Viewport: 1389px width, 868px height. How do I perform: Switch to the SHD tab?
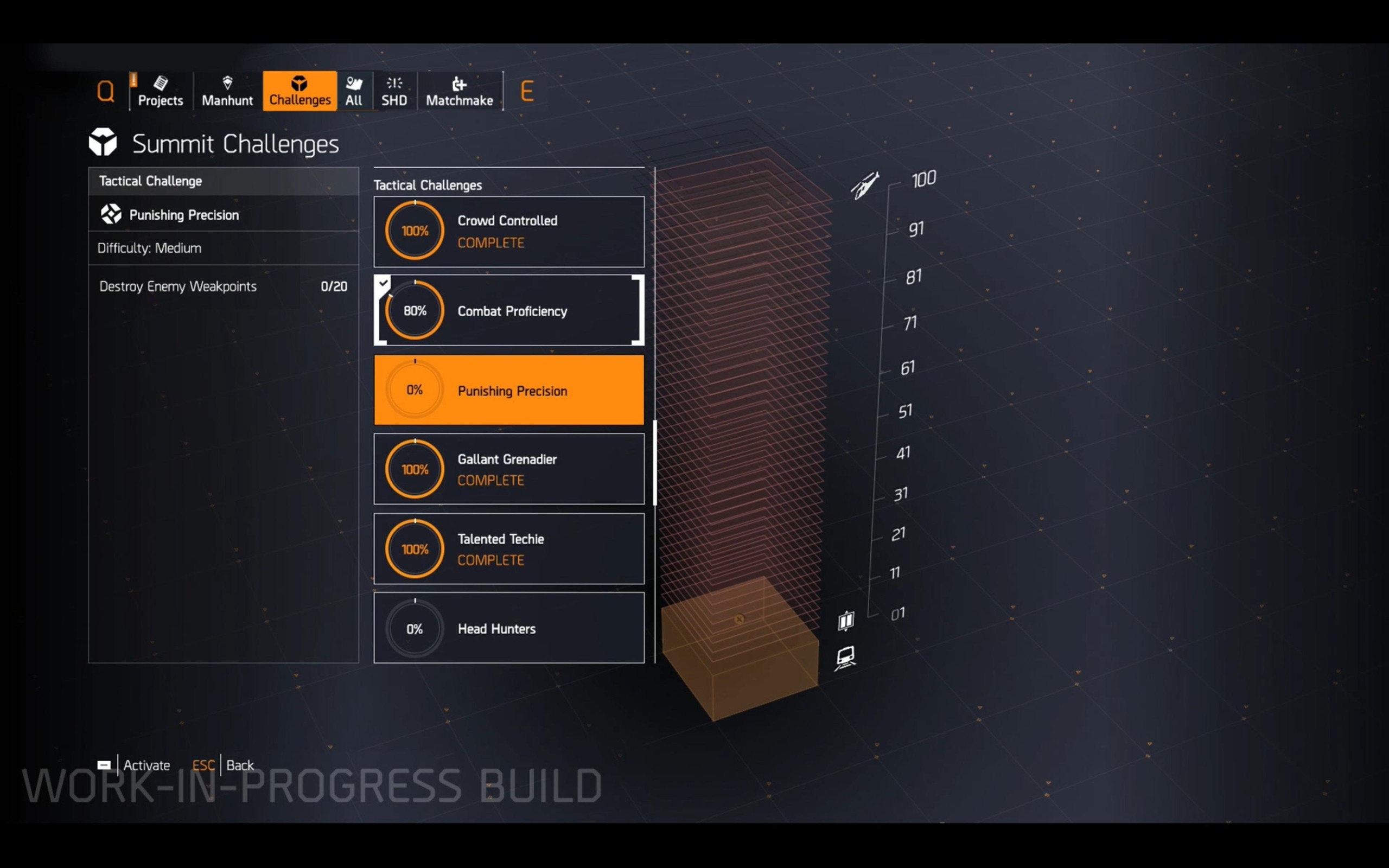[x=394, y=91]
